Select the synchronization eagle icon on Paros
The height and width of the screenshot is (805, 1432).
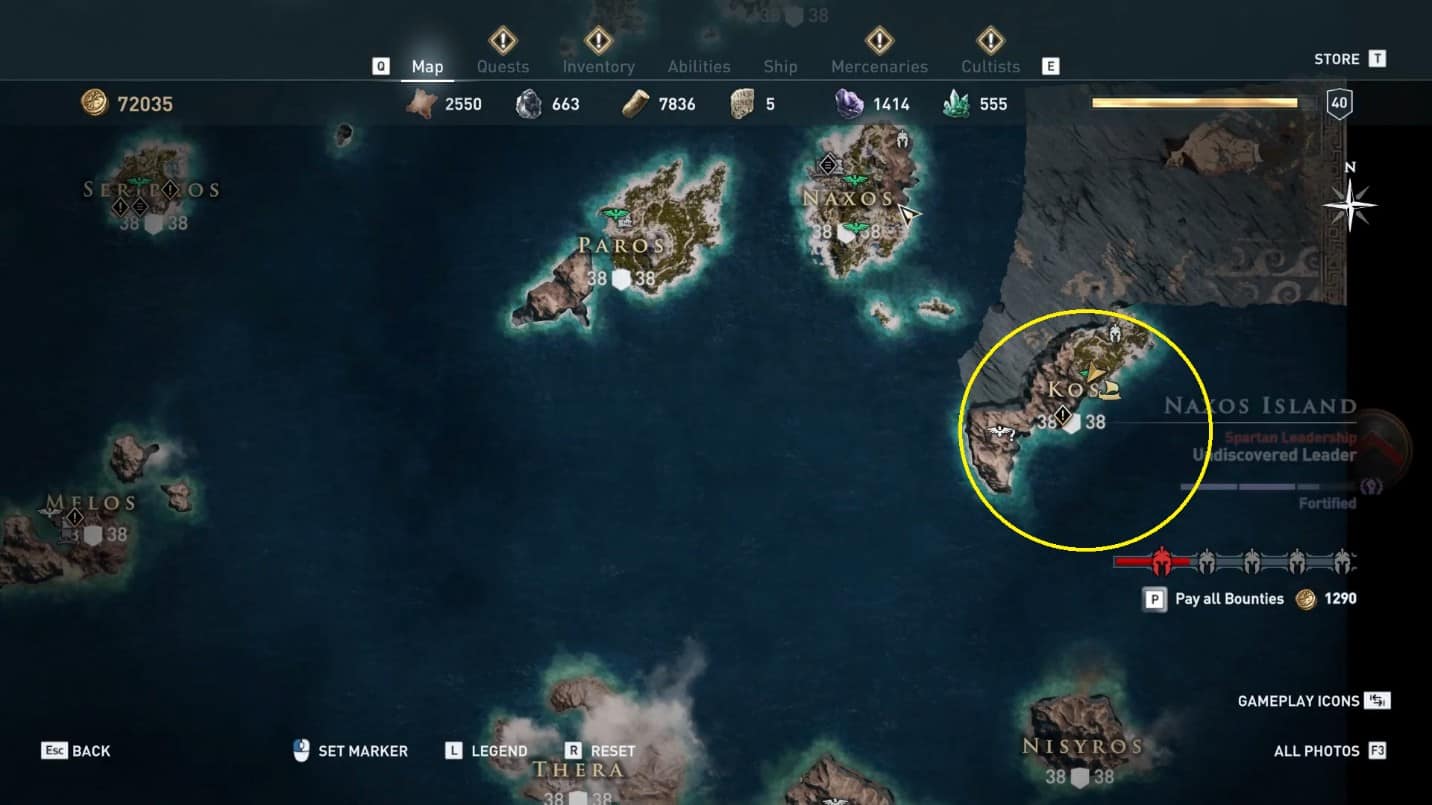(x=613, y=214)
